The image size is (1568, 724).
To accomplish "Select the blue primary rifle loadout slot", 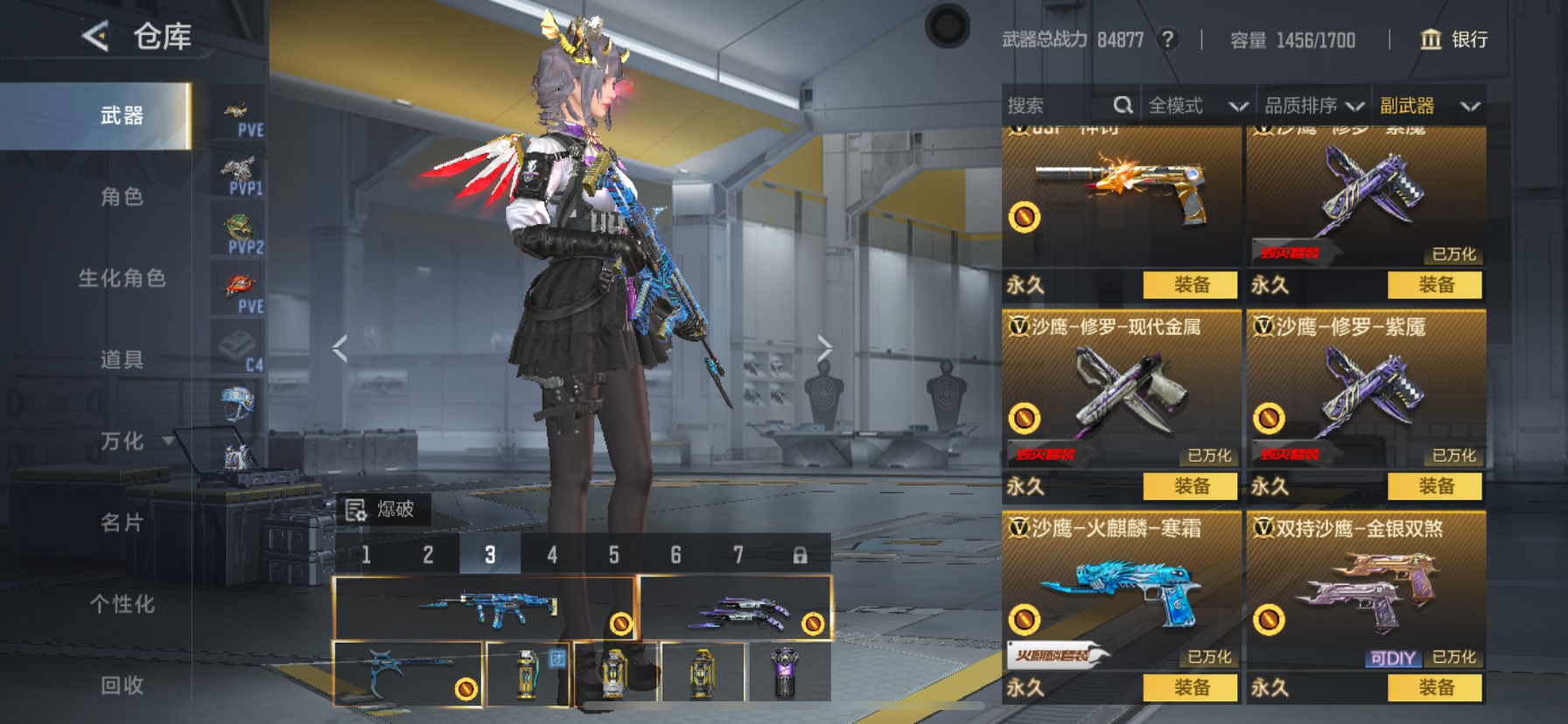I will pos(484,607).
